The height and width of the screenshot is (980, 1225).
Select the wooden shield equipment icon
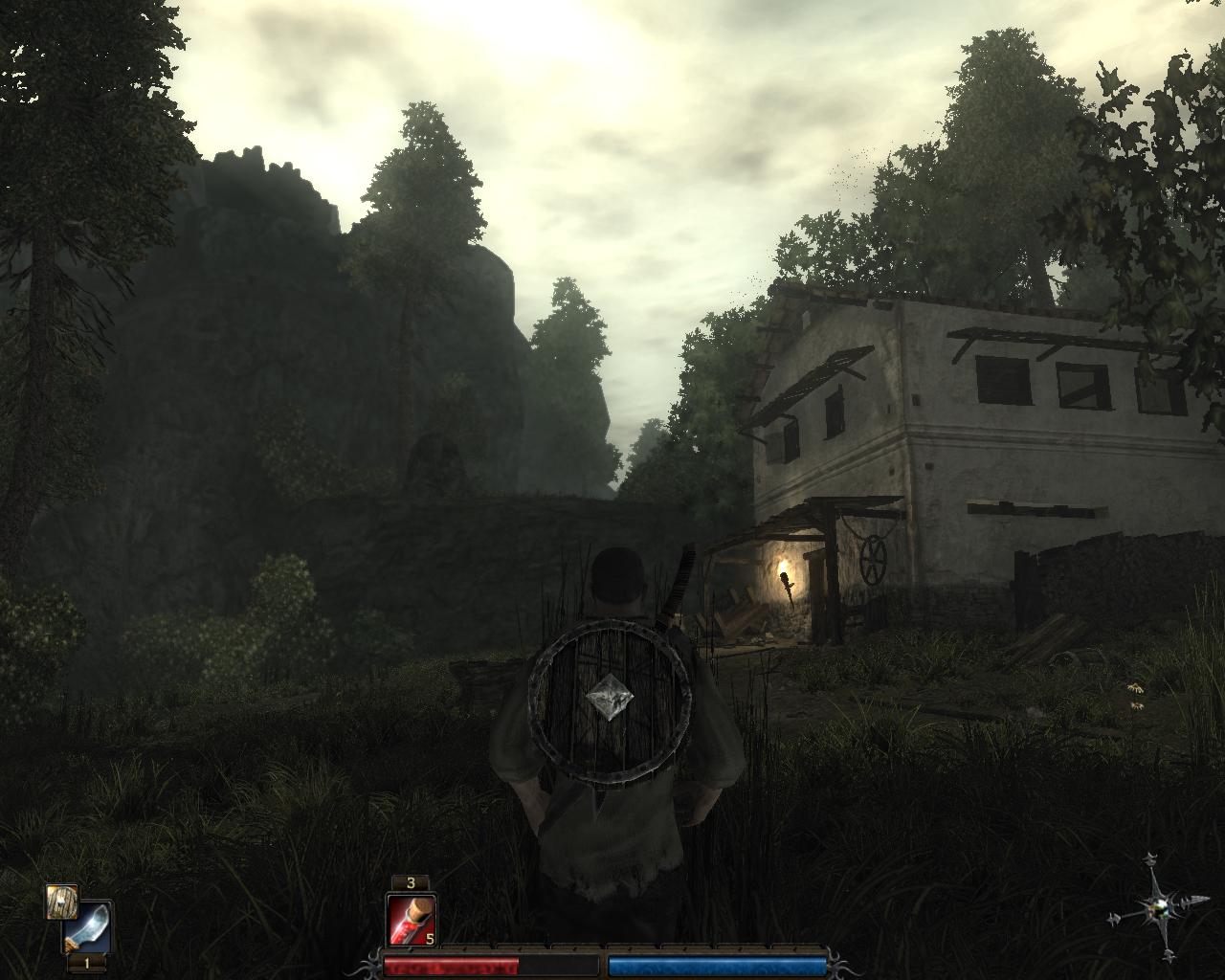click(x=62, y=902)
